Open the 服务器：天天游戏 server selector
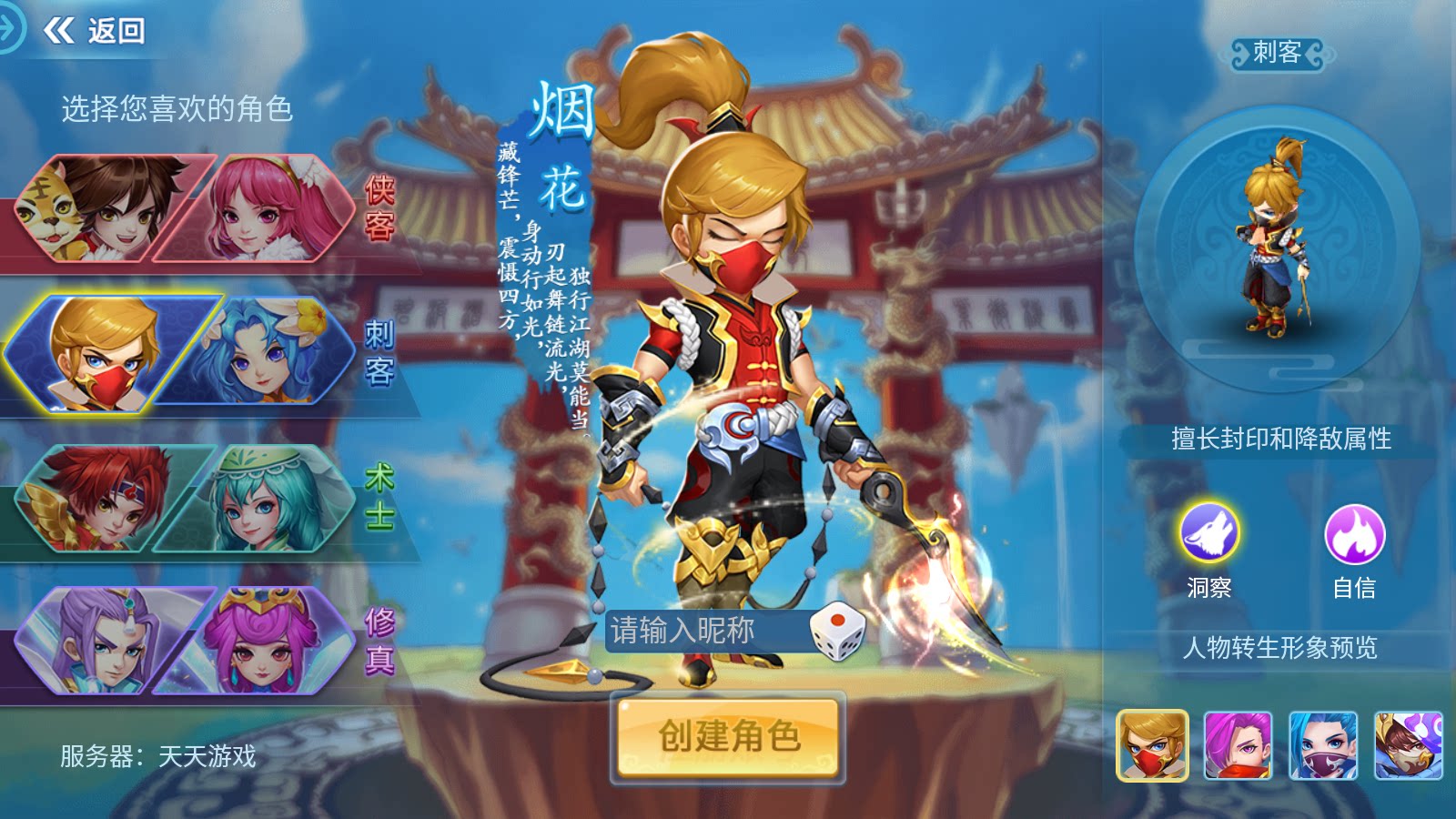This screenshot has width=1456, height=819. click(159, 757)
